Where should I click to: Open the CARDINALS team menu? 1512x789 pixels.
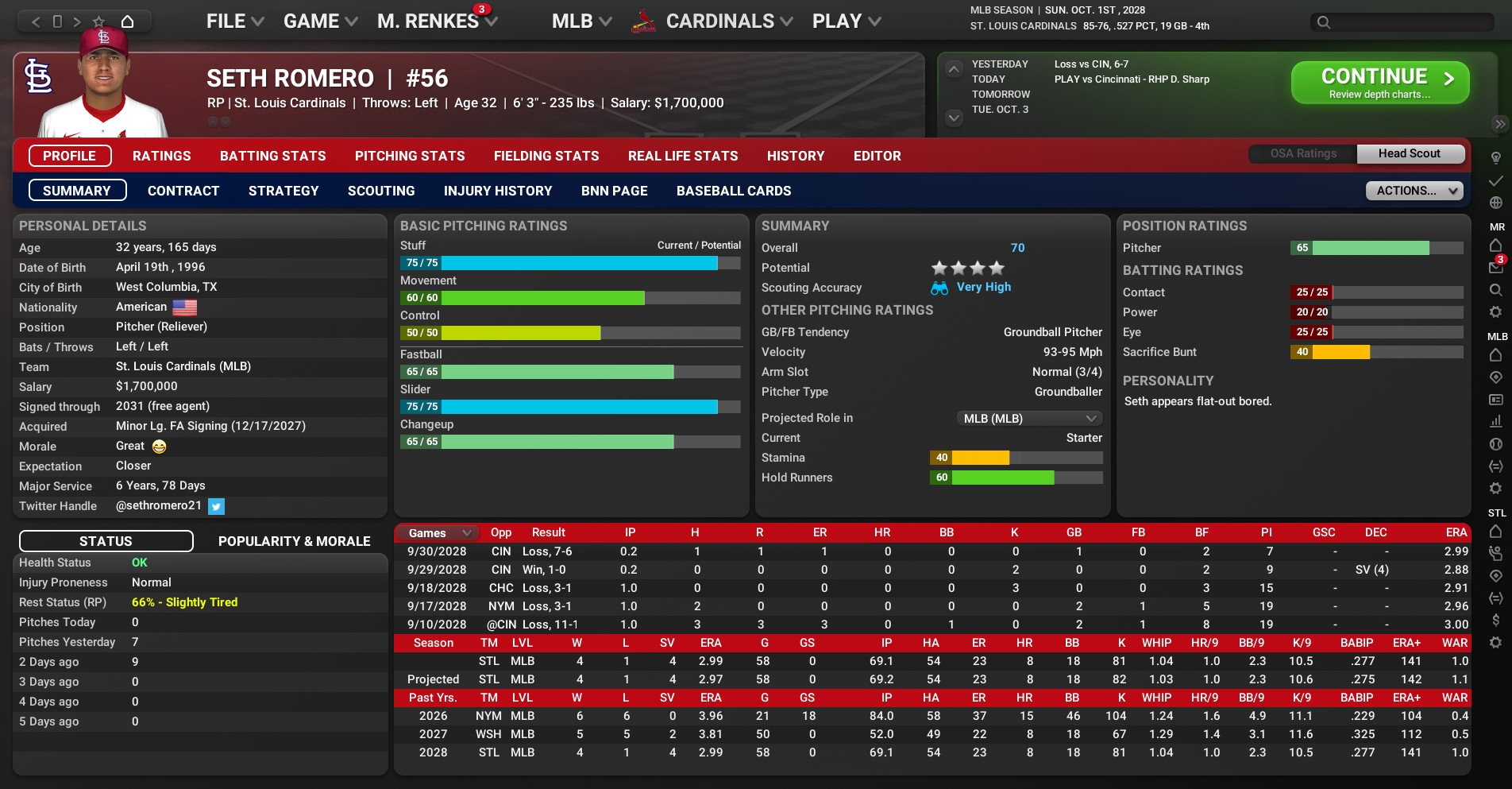[x=728, y=21]
